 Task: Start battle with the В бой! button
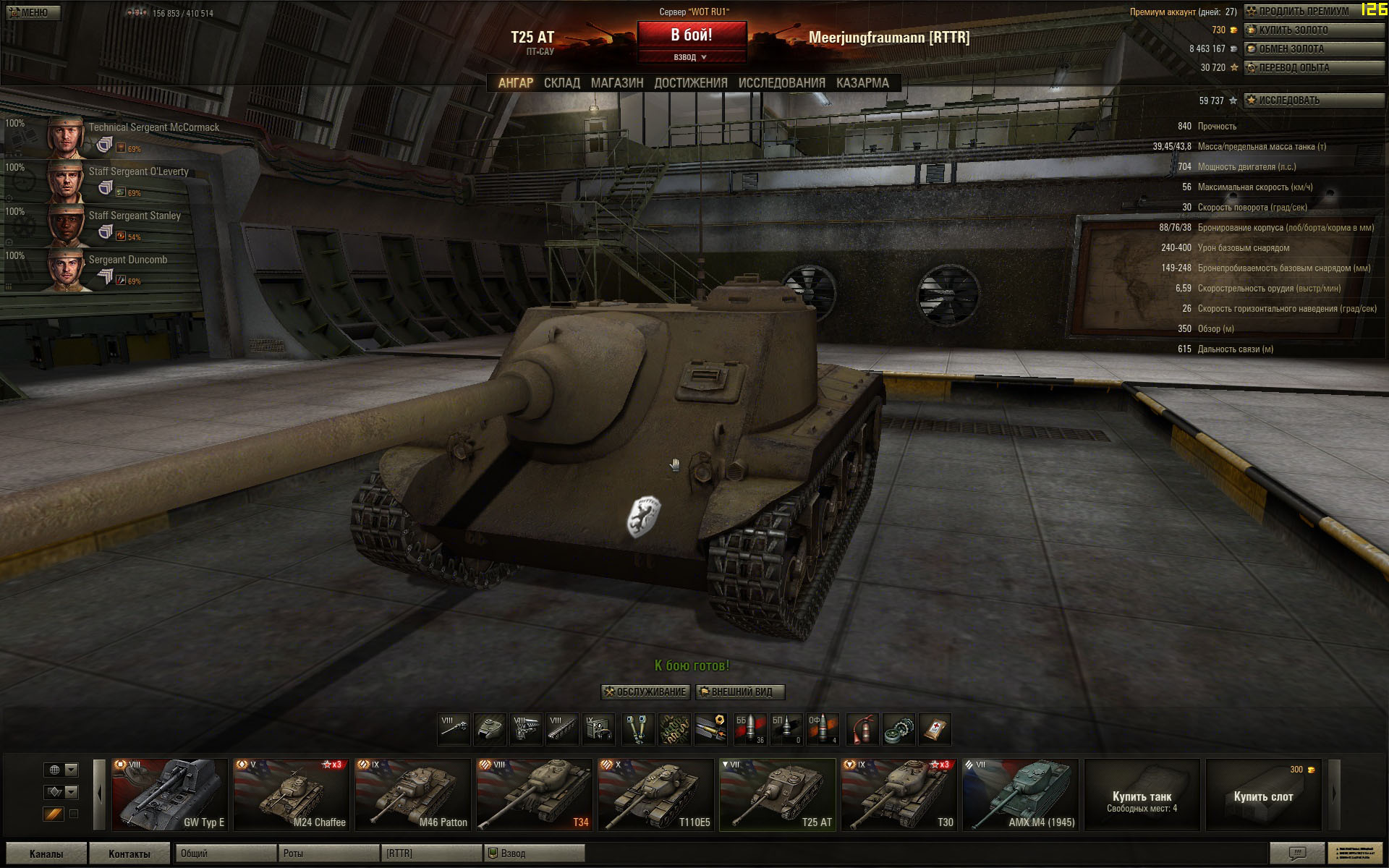692,35
